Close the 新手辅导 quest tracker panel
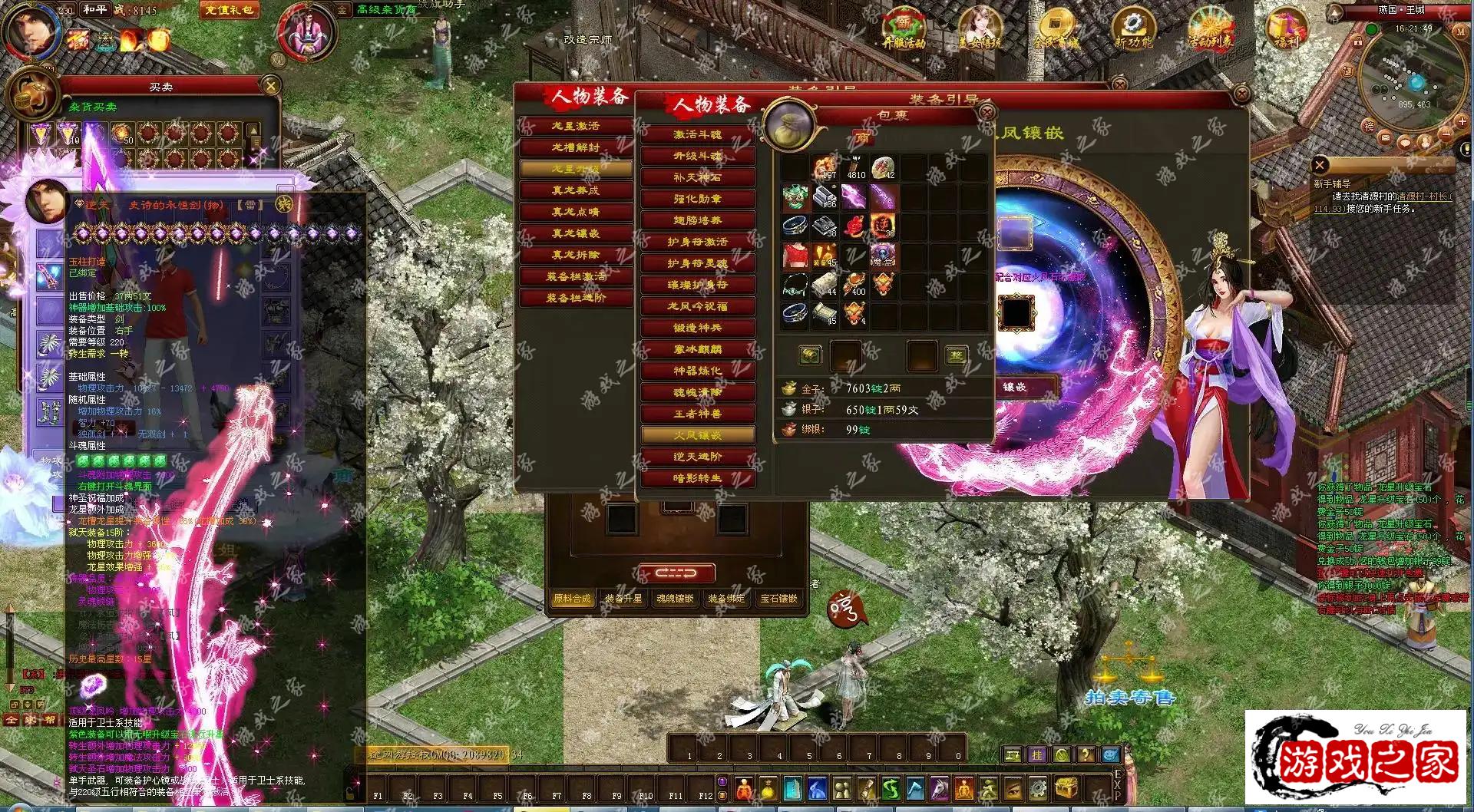This screenshot has height=812, width=1474. pyautogui.click(x=1320, y=164)
